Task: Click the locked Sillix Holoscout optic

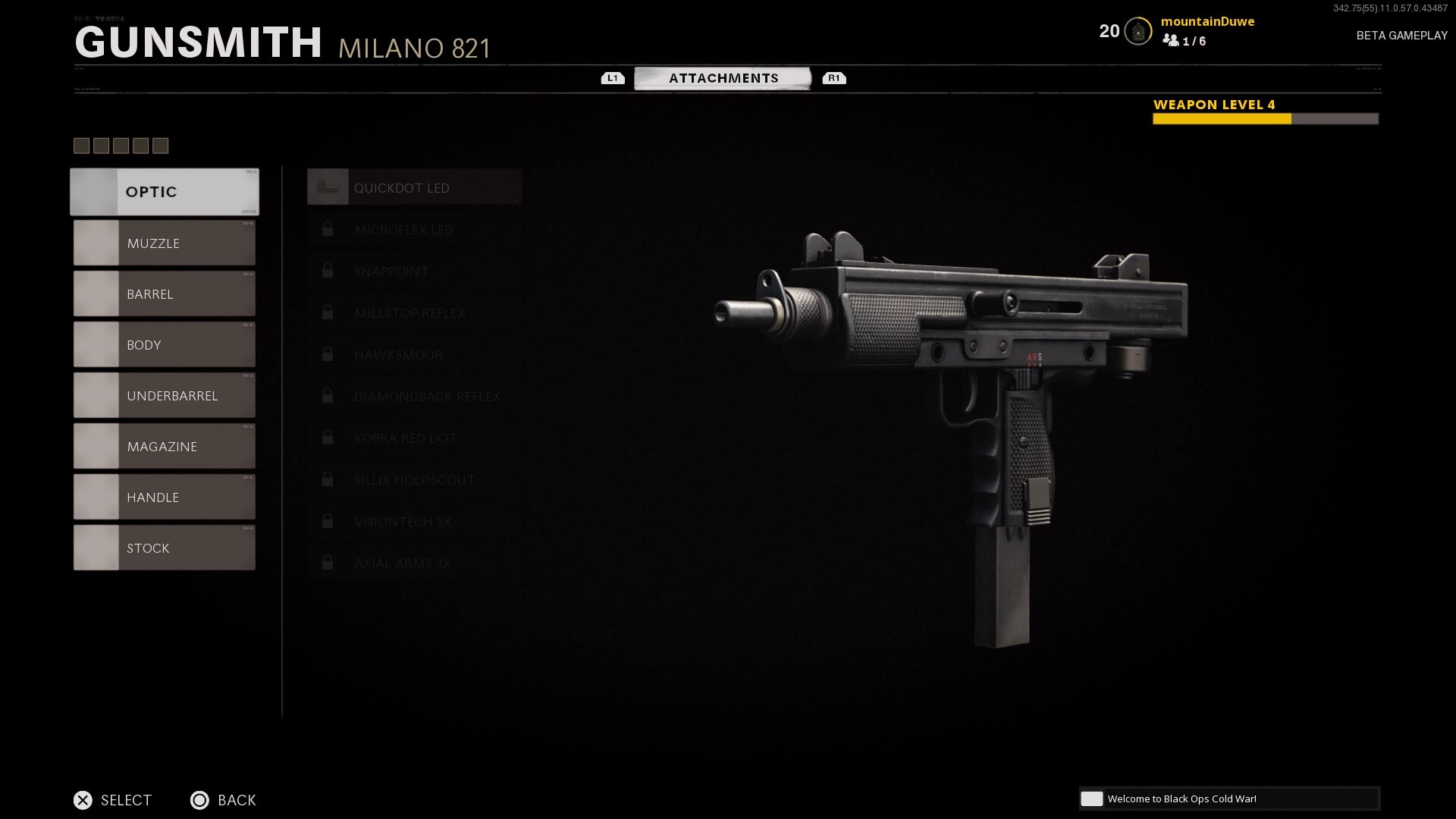Action: 414,480
